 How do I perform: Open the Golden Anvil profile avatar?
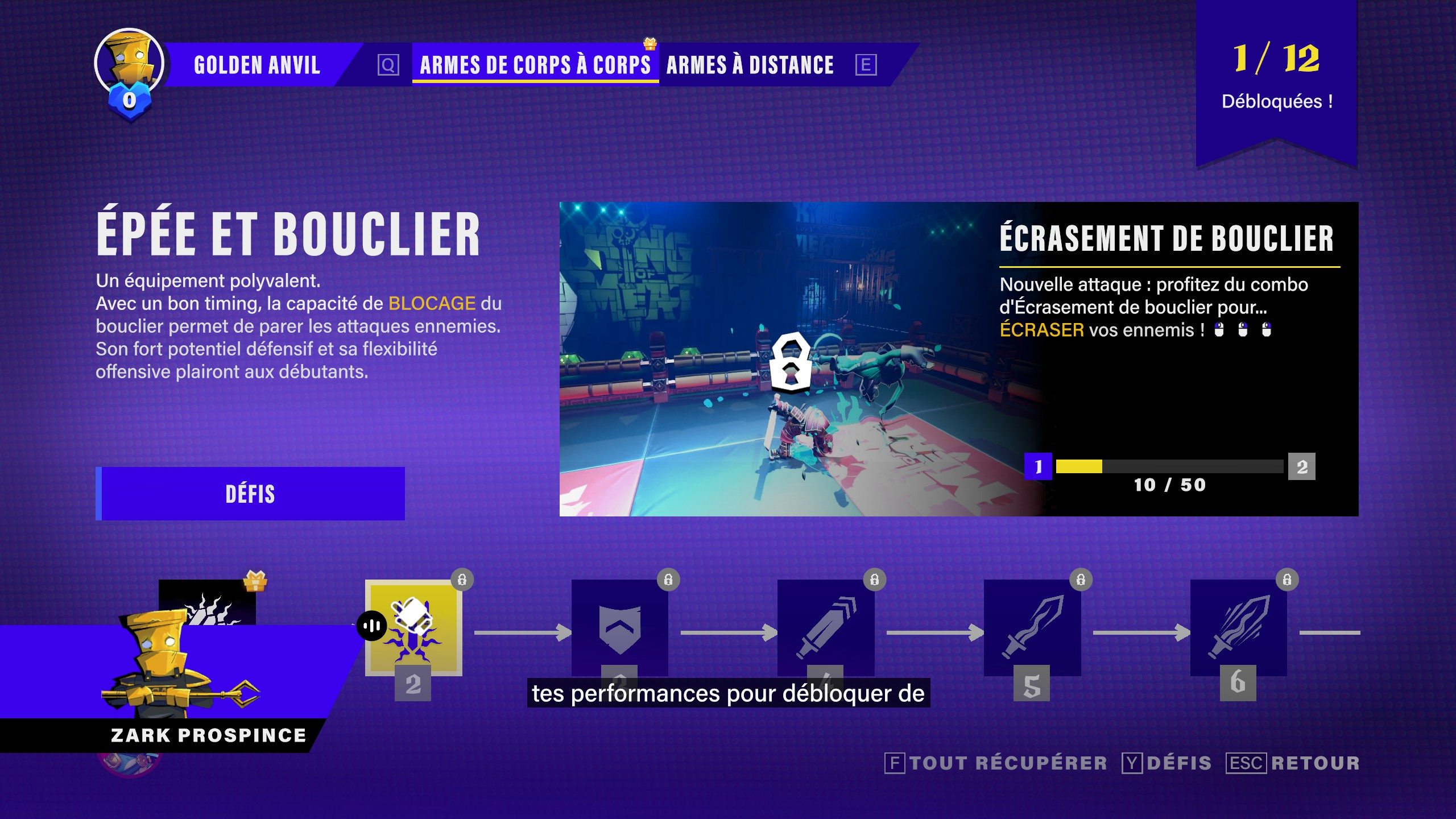click(130, 64)
